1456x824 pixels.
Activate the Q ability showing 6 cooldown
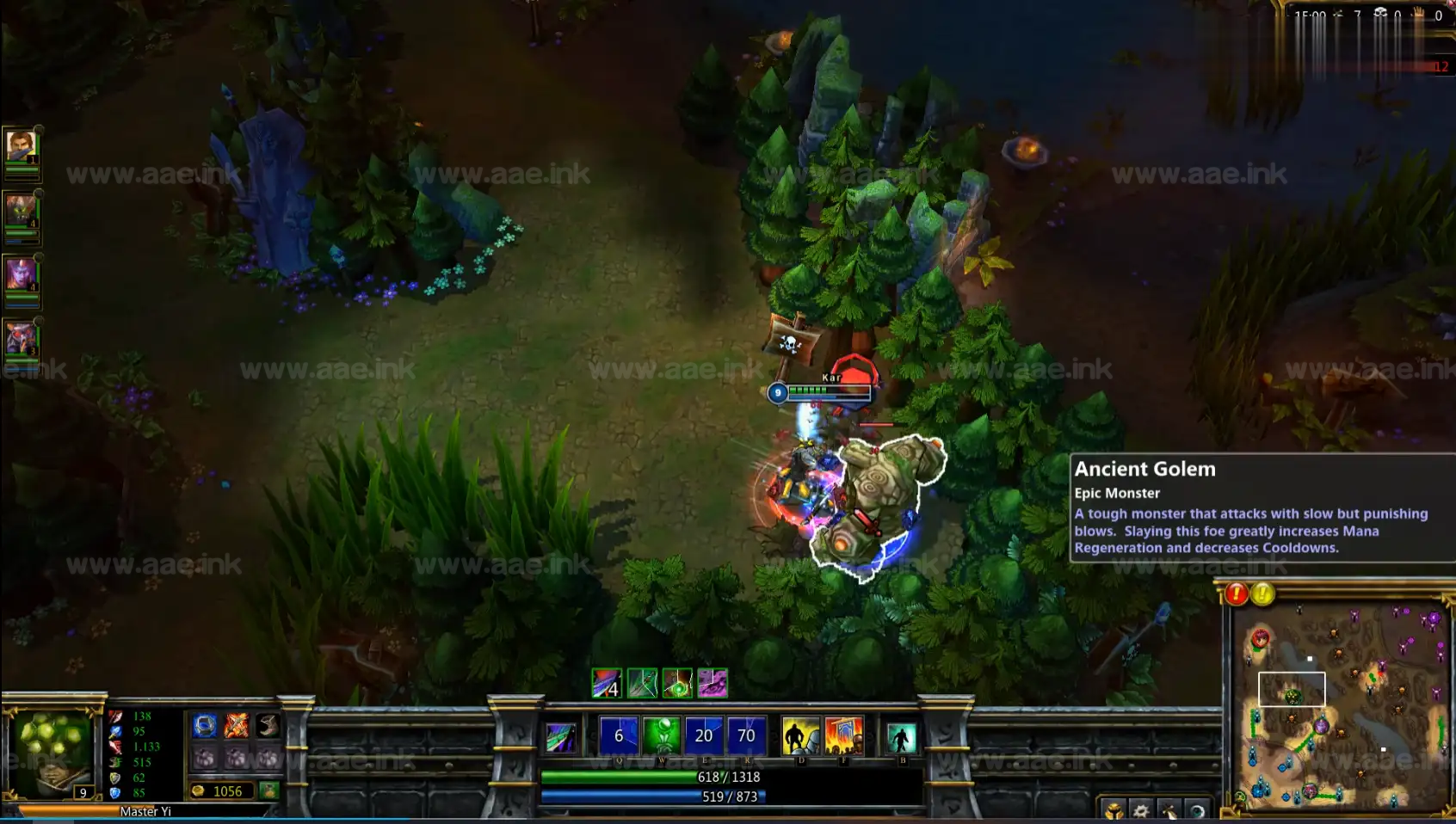coord(619,735)
